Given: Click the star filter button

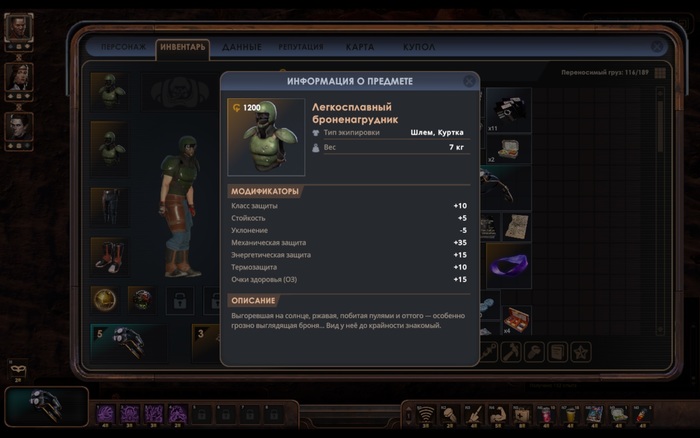Looking at the screenshot, I should click(580, 351).
